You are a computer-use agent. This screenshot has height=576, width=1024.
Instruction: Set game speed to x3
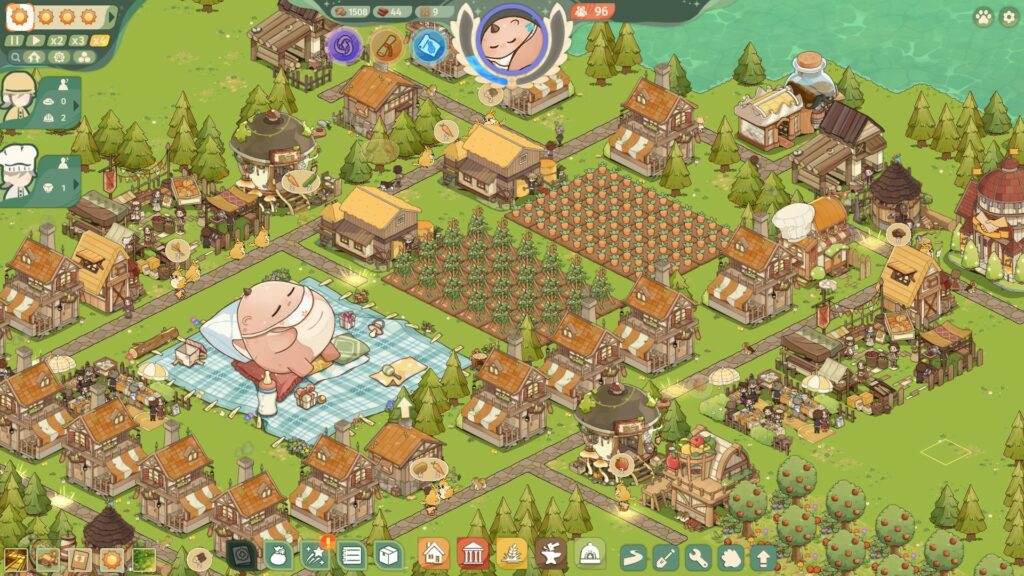coord(79,41)
